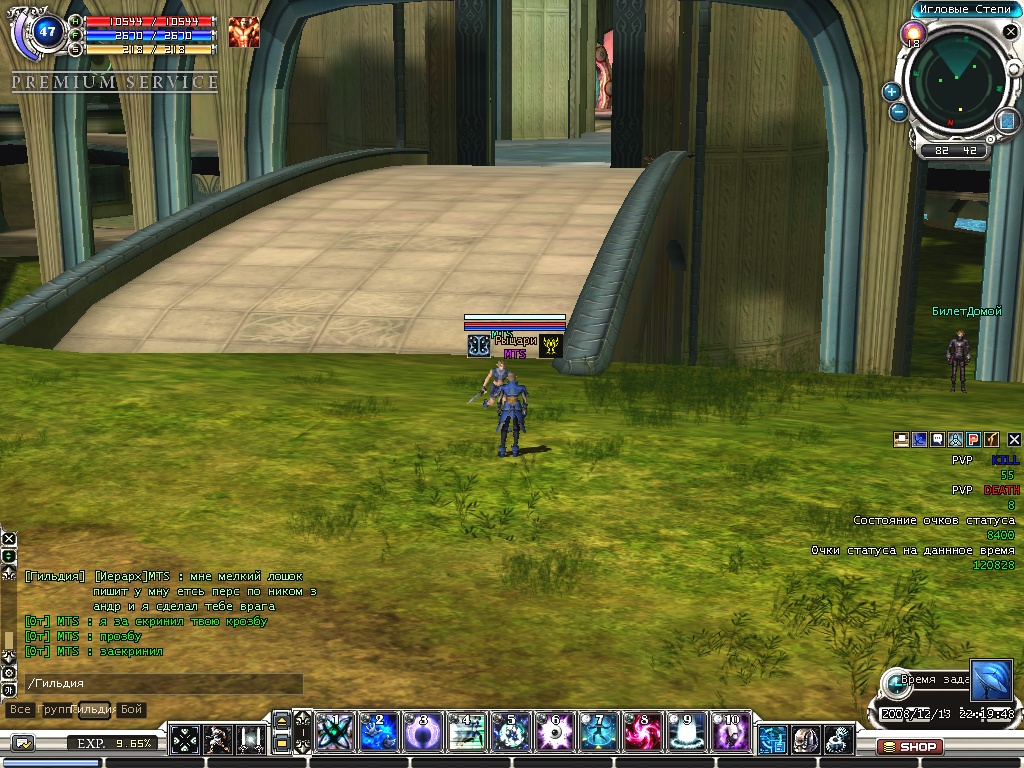Open the SHOP button
This screenshot has height=768, width=1024.
(909, 746)
